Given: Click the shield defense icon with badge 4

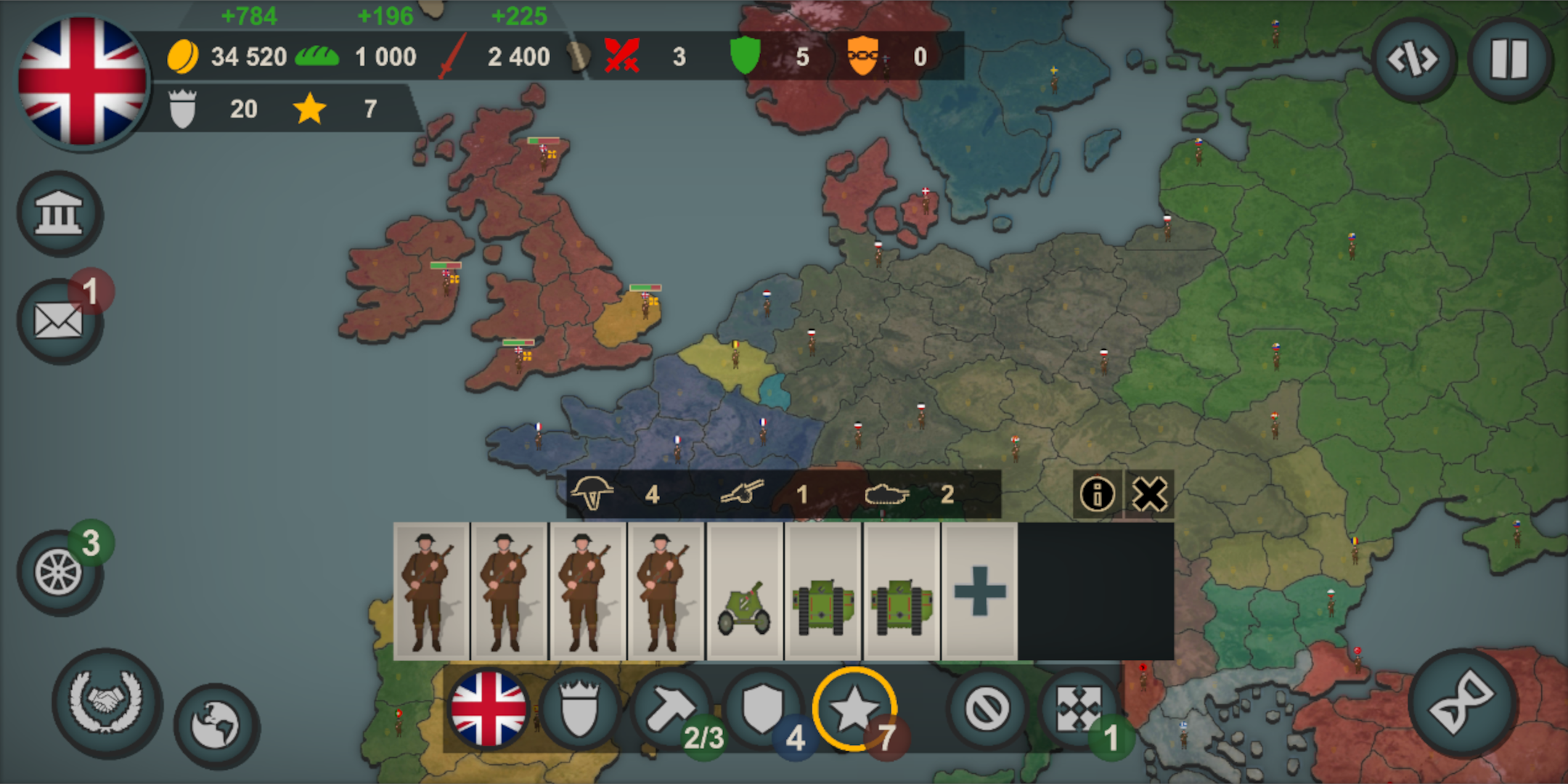Looking at the screenshot, I should tap(762, 708).
